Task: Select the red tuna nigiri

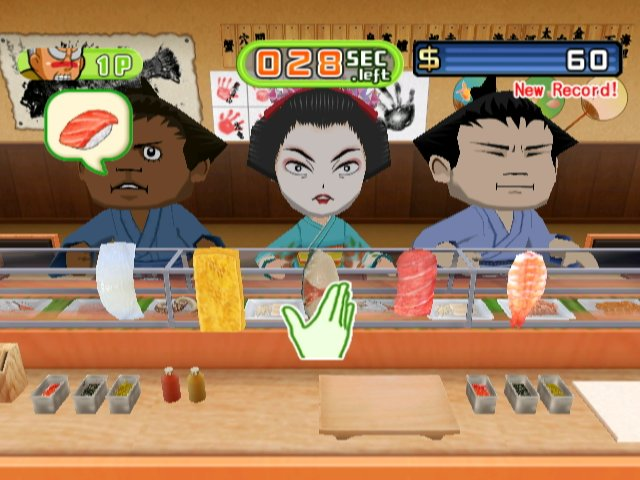Action: click(417, 283)
